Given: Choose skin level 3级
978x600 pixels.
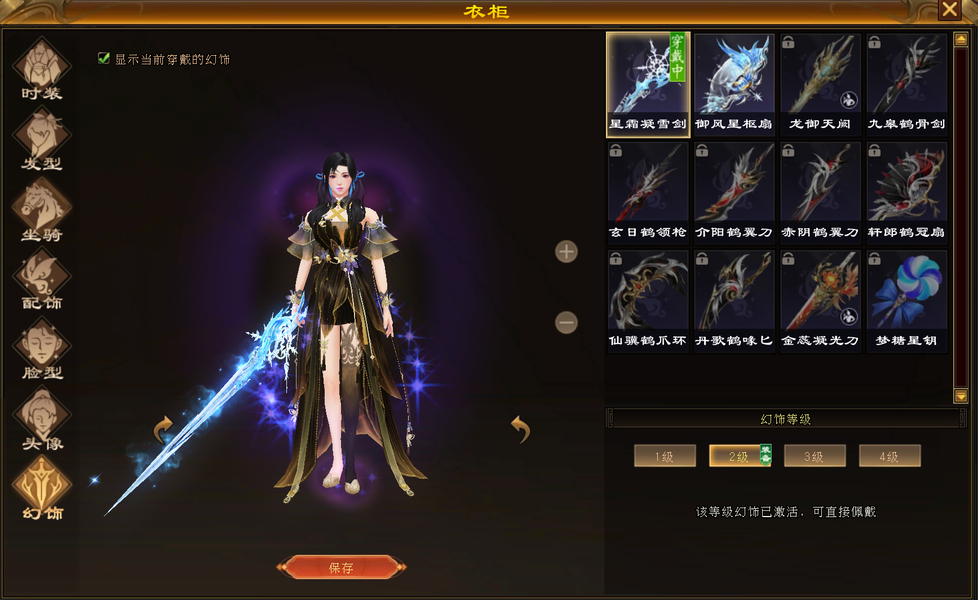Looking at the screenshot, I should click(814, 456).
